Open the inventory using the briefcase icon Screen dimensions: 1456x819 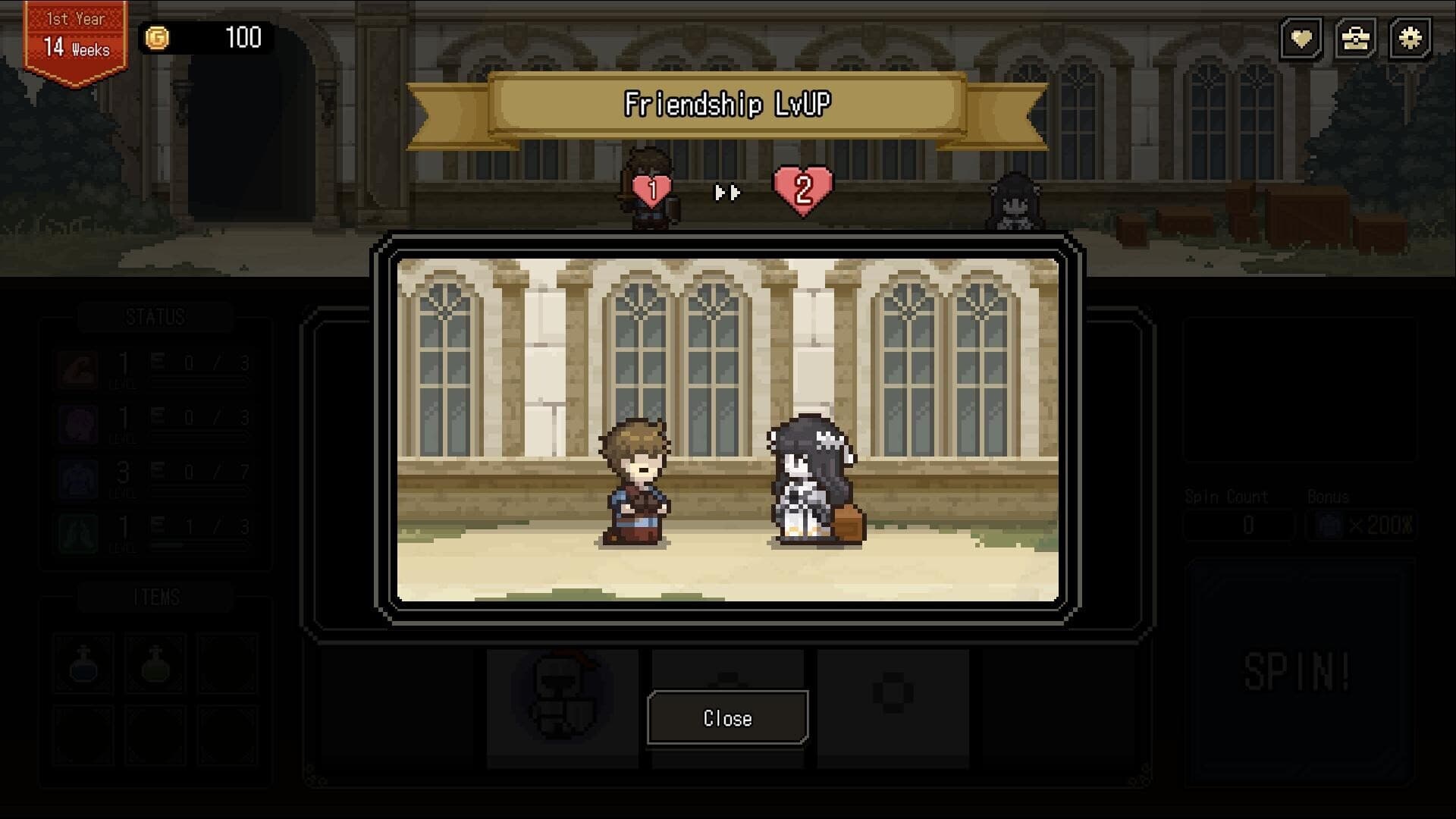(1357, 39)
